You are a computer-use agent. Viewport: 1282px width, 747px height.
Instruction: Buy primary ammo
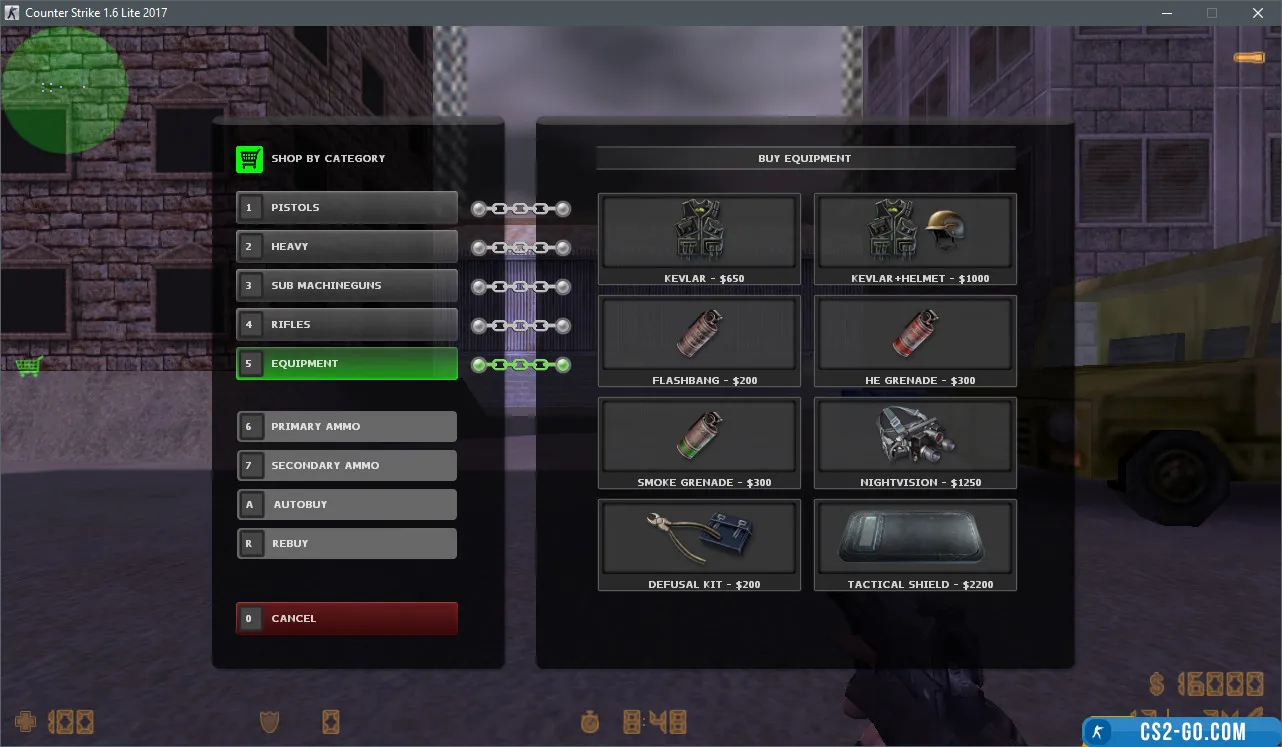[347, 426]
